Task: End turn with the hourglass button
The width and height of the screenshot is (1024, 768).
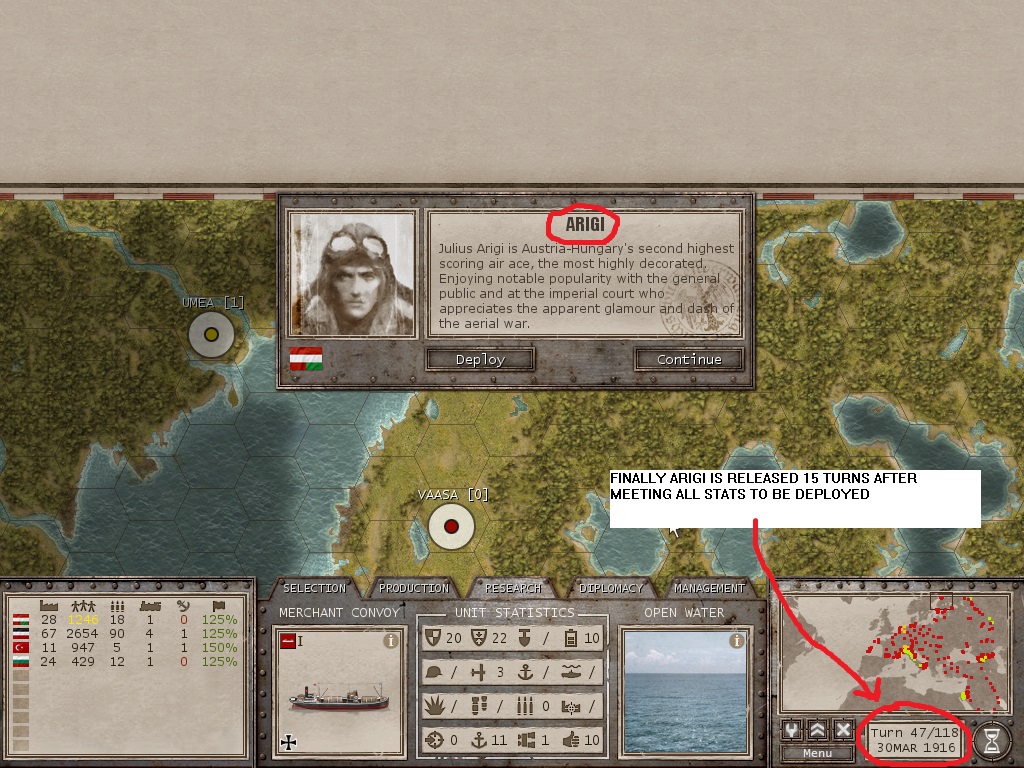Action: 992,740
